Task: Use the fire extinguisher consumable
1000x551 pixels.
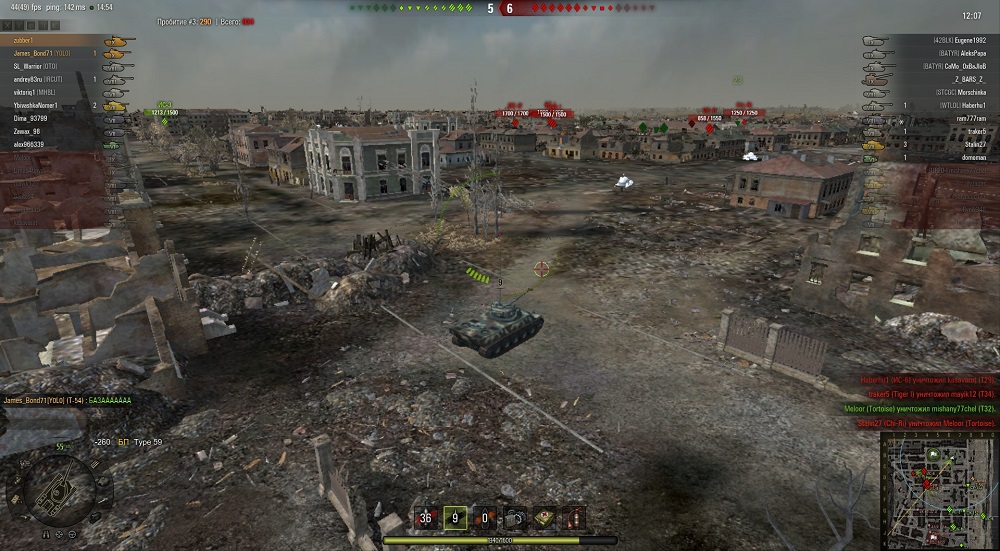Action: [x=574, y=518]
